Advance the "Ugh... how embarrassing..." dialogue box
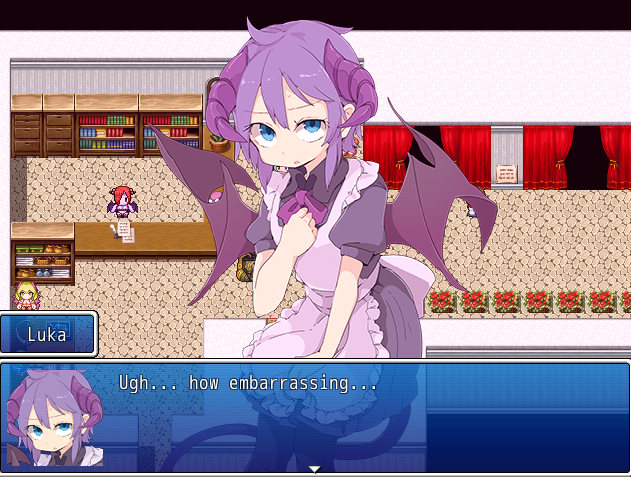The width and height of the screenshot is (631, 477). tap(315, 416)
